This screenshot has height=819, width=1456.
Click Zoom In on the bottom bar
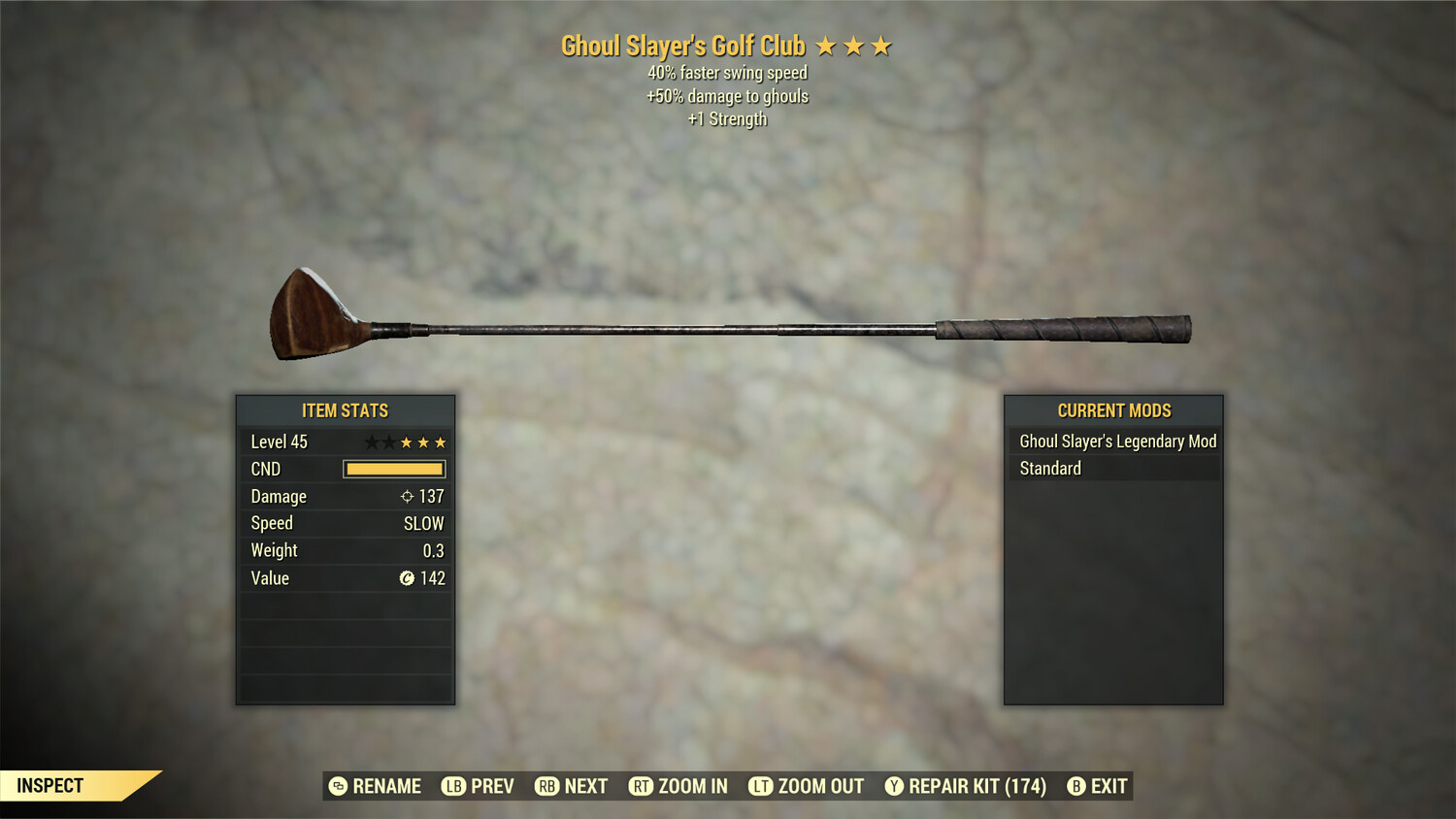(678, 786)
